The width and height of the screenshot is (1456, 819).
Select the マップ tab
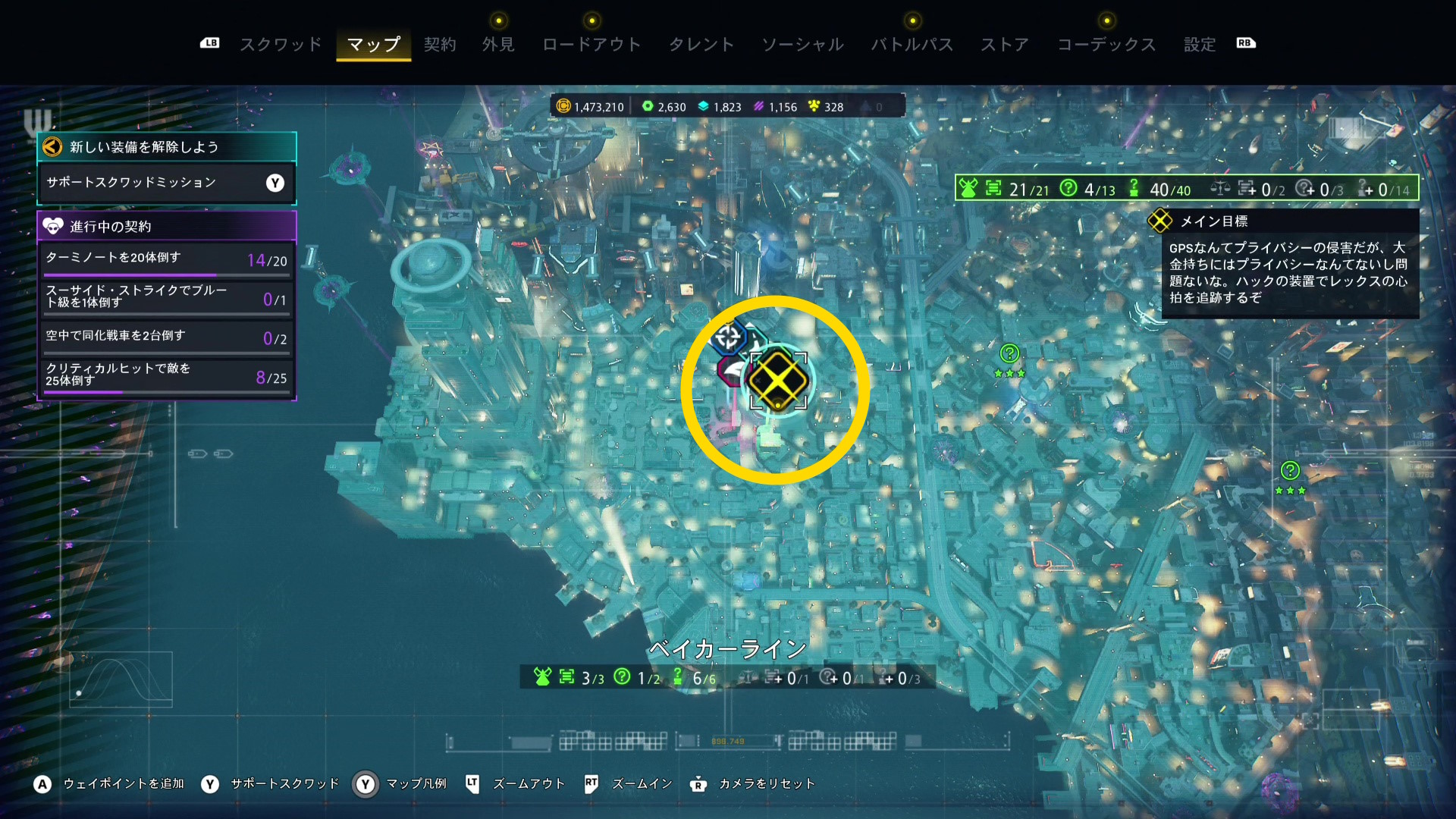[x=373, y=44]
